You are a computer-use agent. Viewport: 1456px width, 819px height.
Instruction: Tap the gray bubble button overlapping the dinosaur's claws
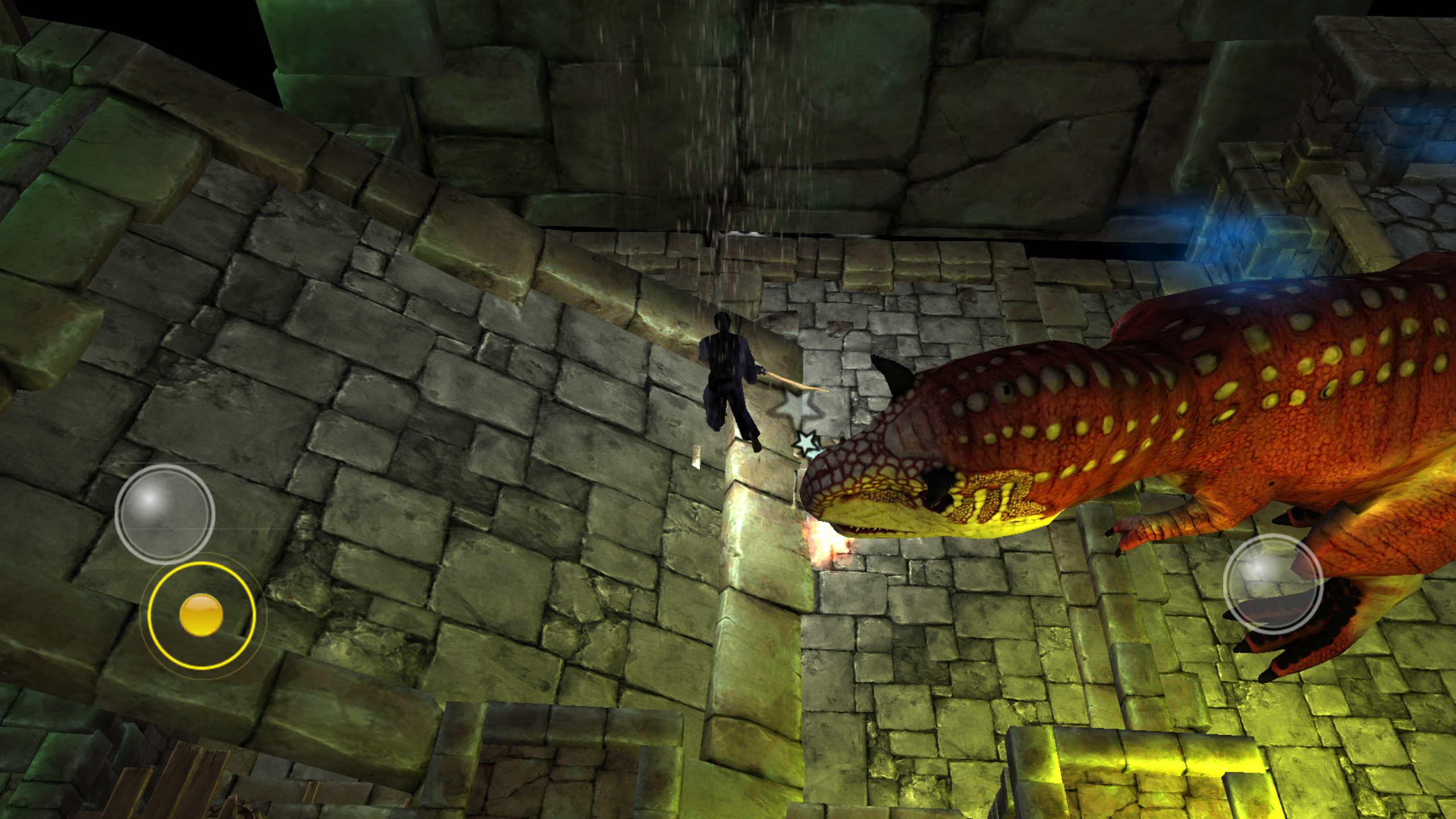[x=1272, y=585]
